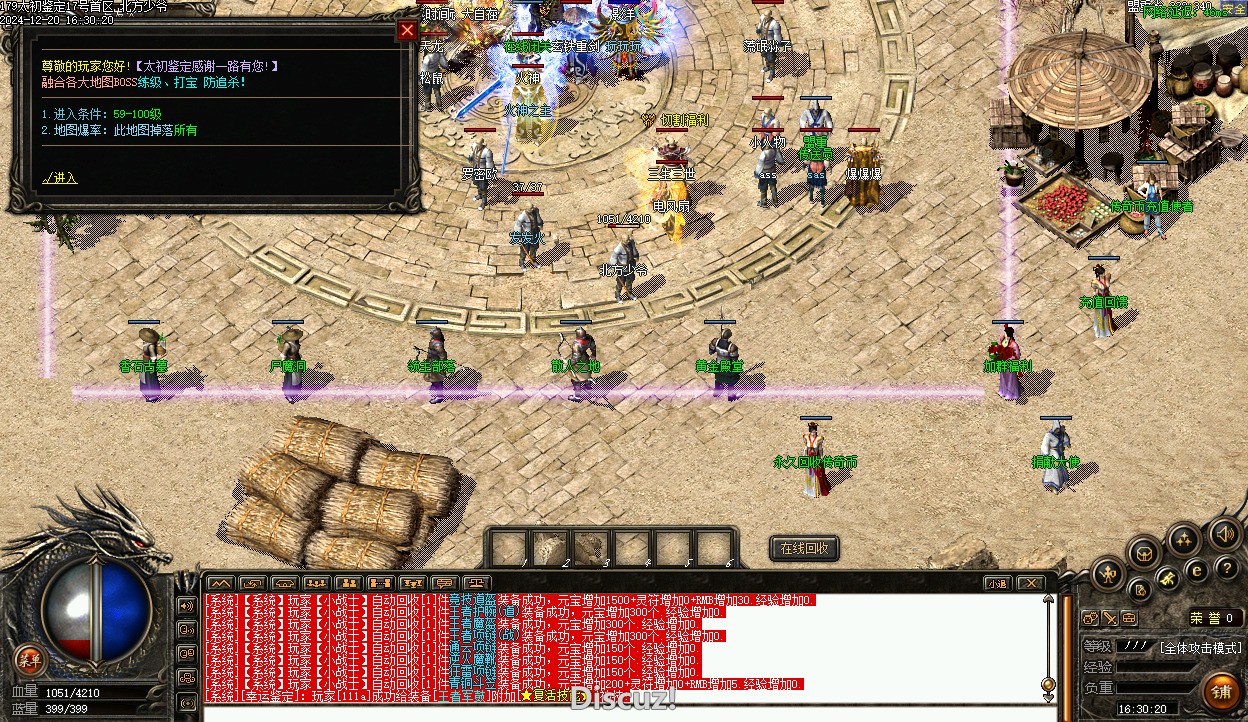Open the skills panel four-stars icon

pyautogui.click(x=1184, y=540)
